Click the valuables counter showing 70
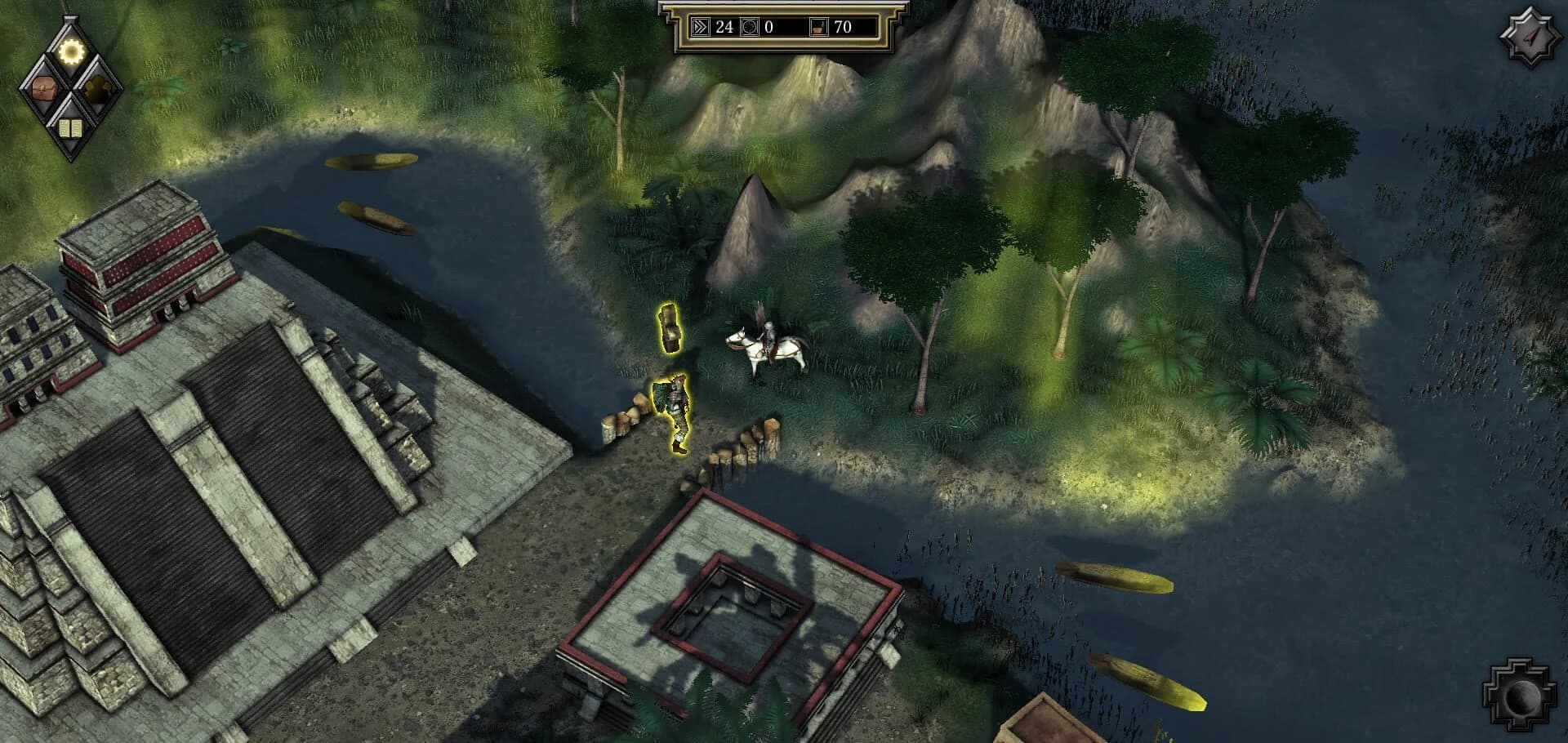Viewport: 1568px width, 743px height. 843,27
